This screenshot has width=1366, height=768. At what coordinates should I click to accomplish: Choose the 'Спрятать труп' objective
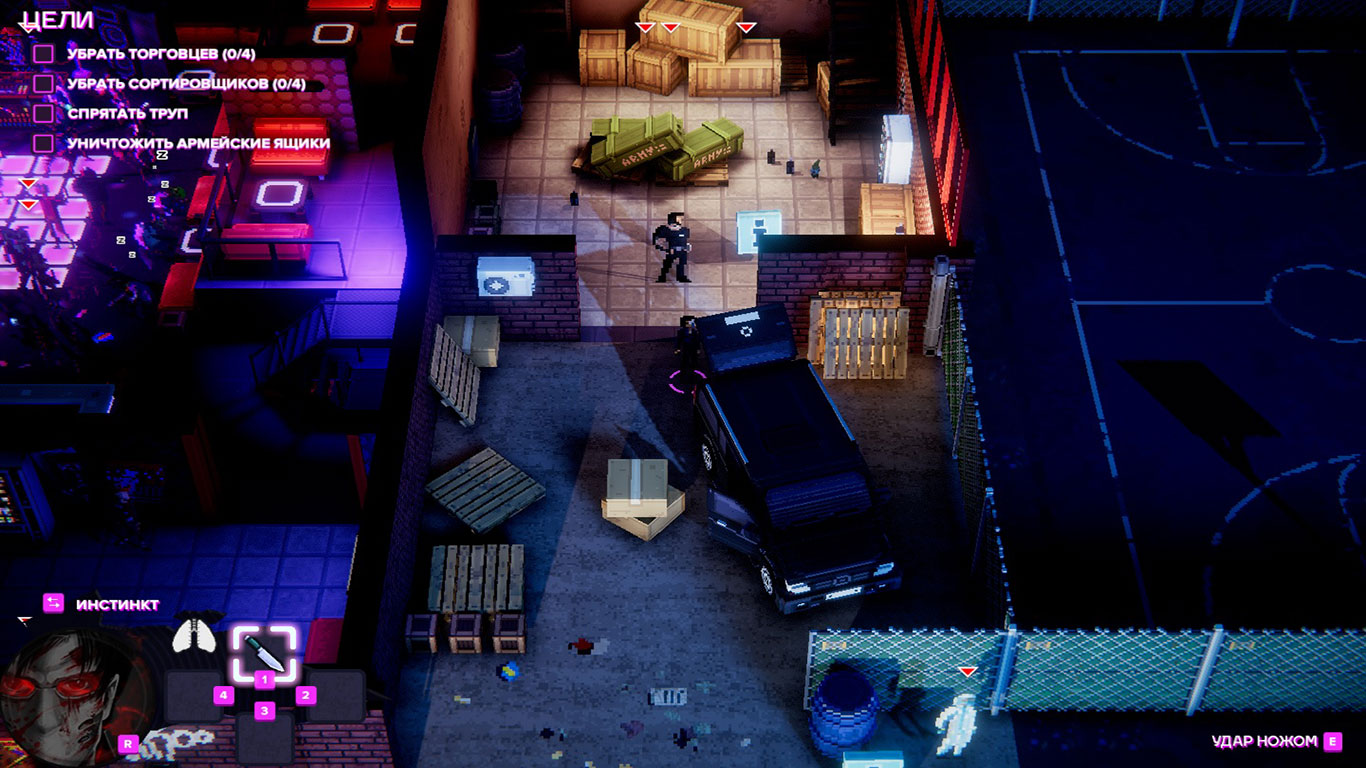tap(127, 114)
